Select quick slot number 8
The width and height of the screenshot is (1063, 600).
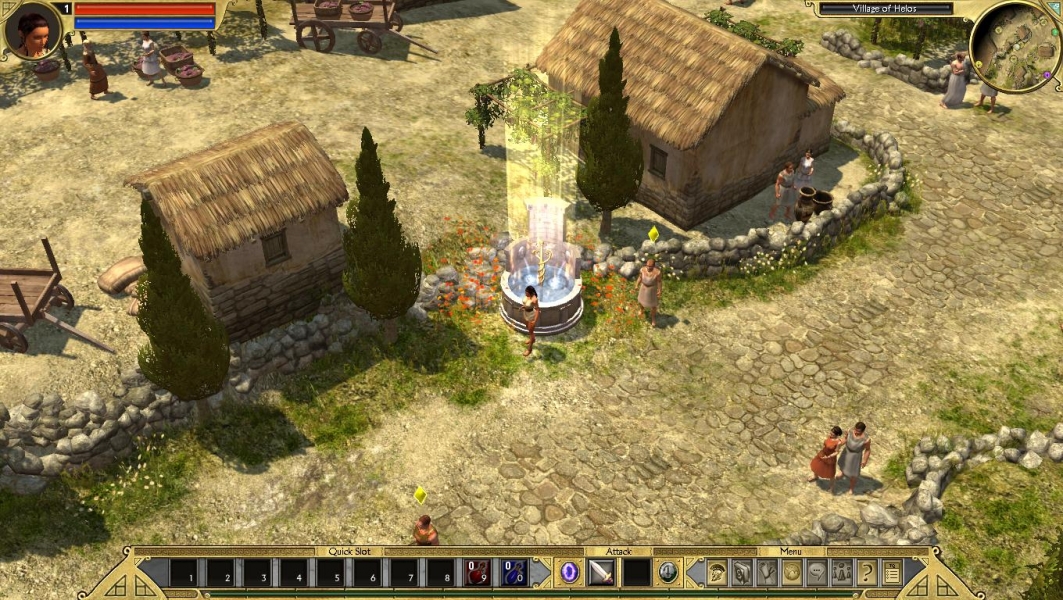(x=441, y=574)
